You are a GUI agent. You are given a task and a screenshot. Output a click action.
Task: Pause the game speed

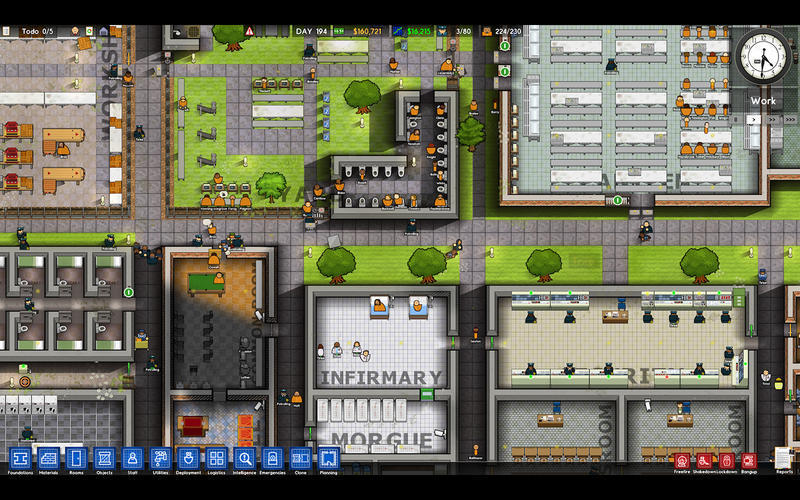click(736, 119)
